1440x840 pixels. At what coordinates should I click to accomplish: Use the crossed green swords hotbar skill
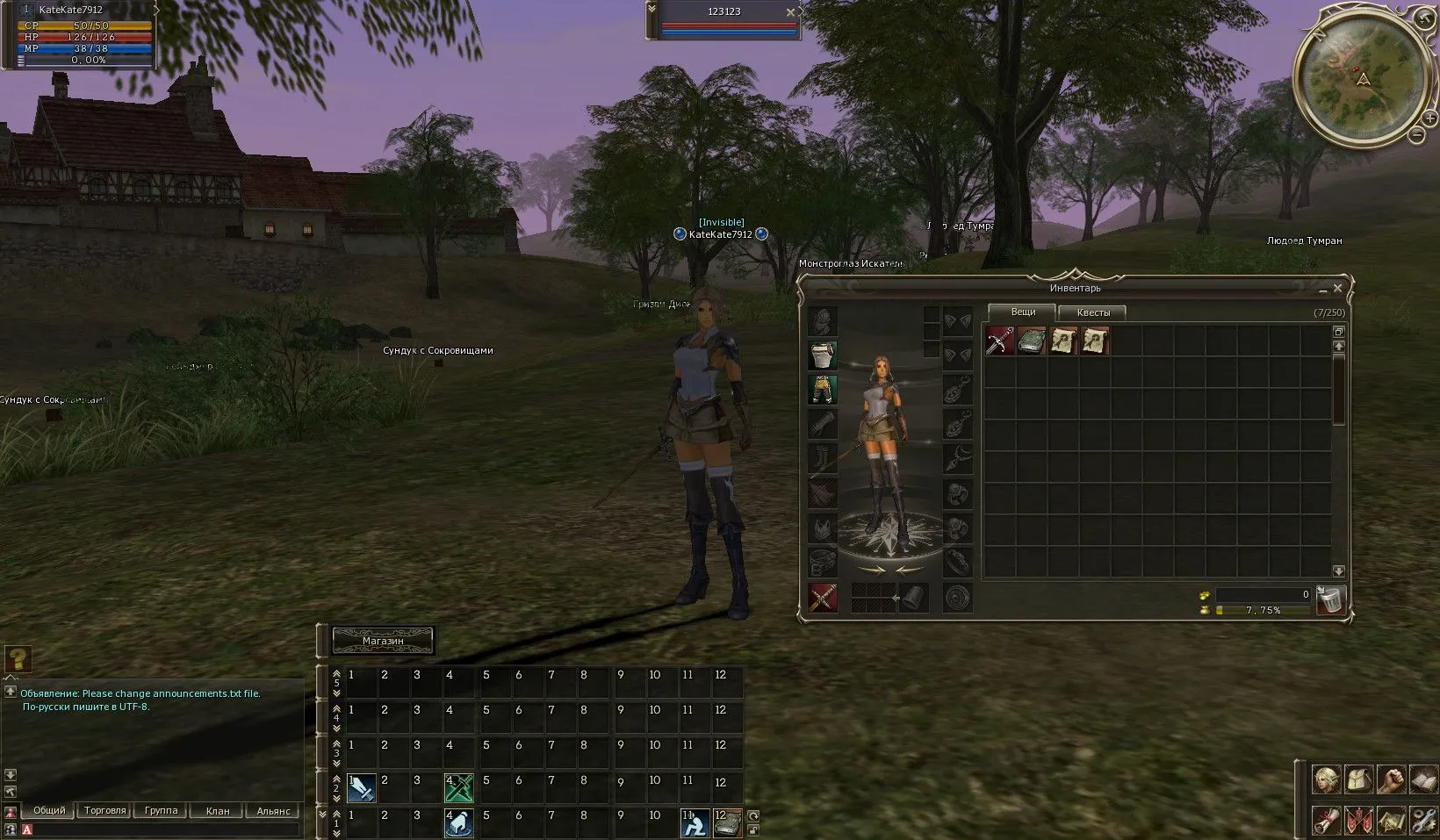pos(459,787)
